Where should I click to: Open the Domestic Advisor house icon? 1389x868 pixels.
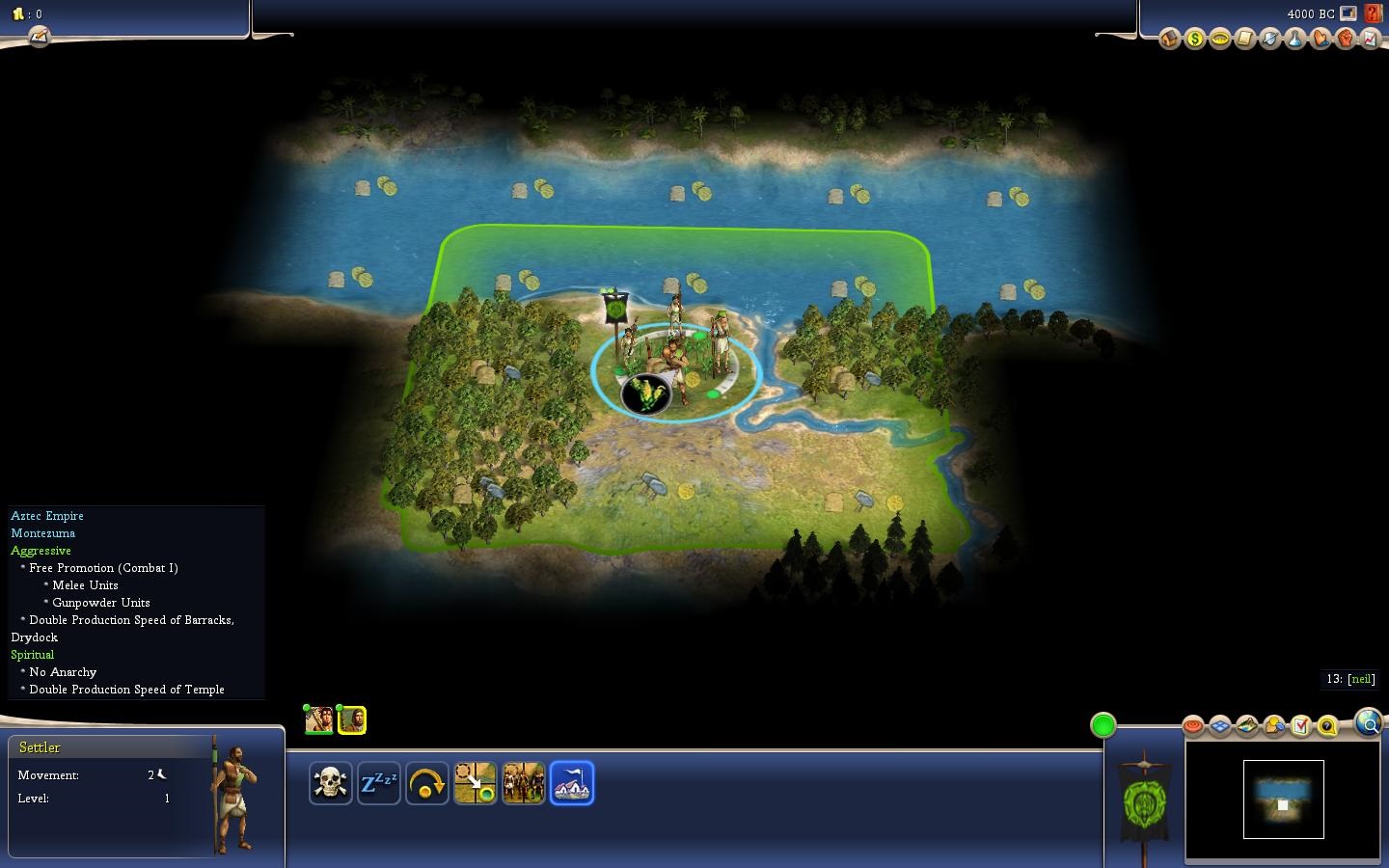point(1169,39)
